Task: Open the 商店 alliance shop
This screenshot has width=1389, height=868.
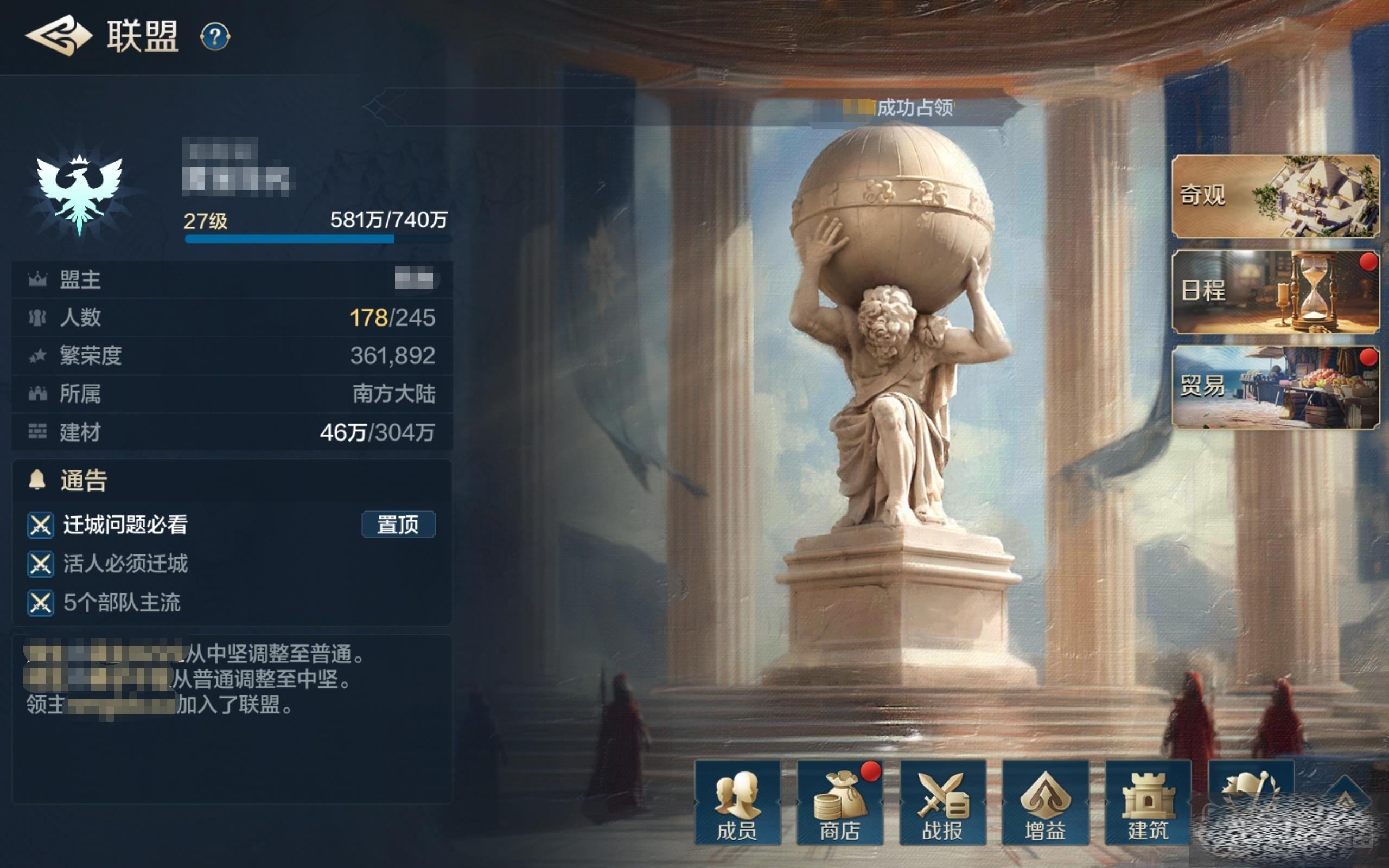Action: (x=839, y=802)
